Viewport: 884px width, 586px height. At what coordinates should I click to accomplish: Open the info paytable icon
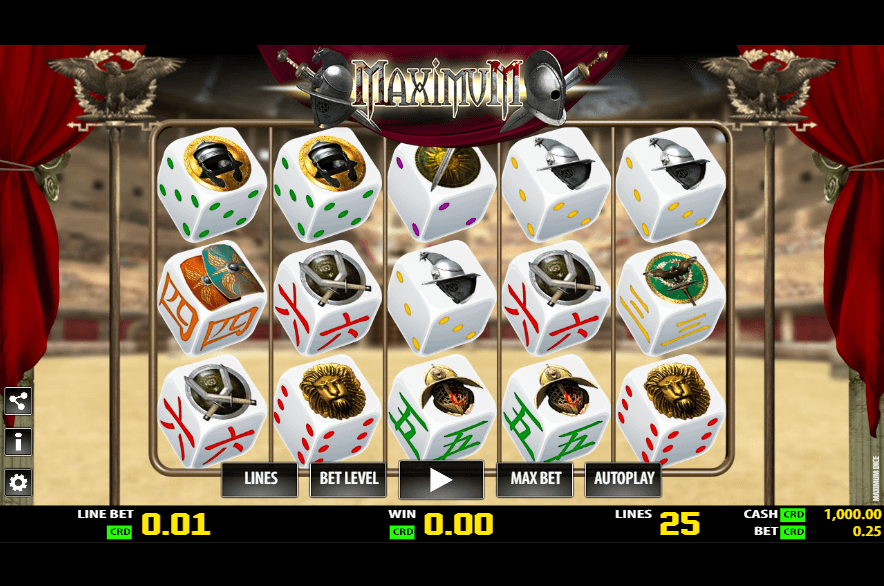coord(18,442)
